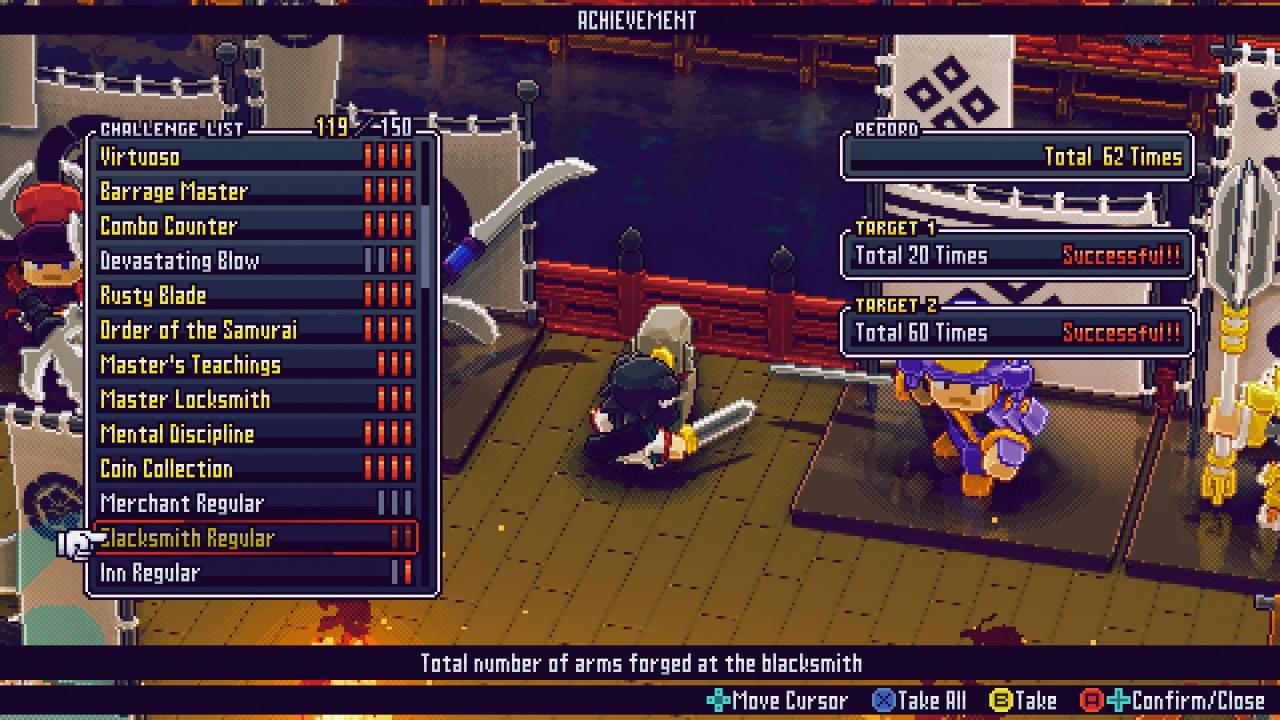Image resolution: width=1280 pixels, height=720 pixels.
Task: Click the Target 1 reward panel
Action: tap(1017, 256)
